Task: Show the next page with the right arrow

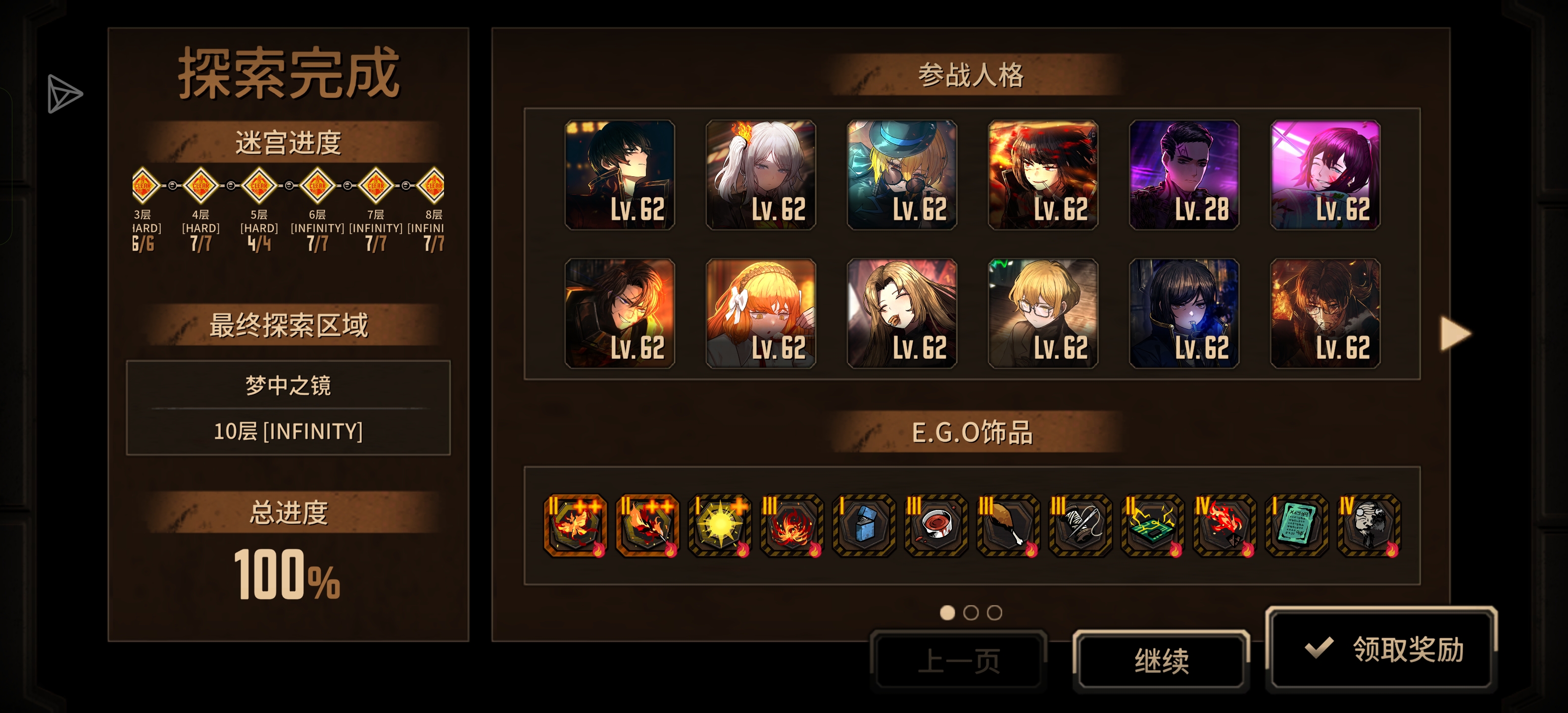Action: [x=1455, y=334]
